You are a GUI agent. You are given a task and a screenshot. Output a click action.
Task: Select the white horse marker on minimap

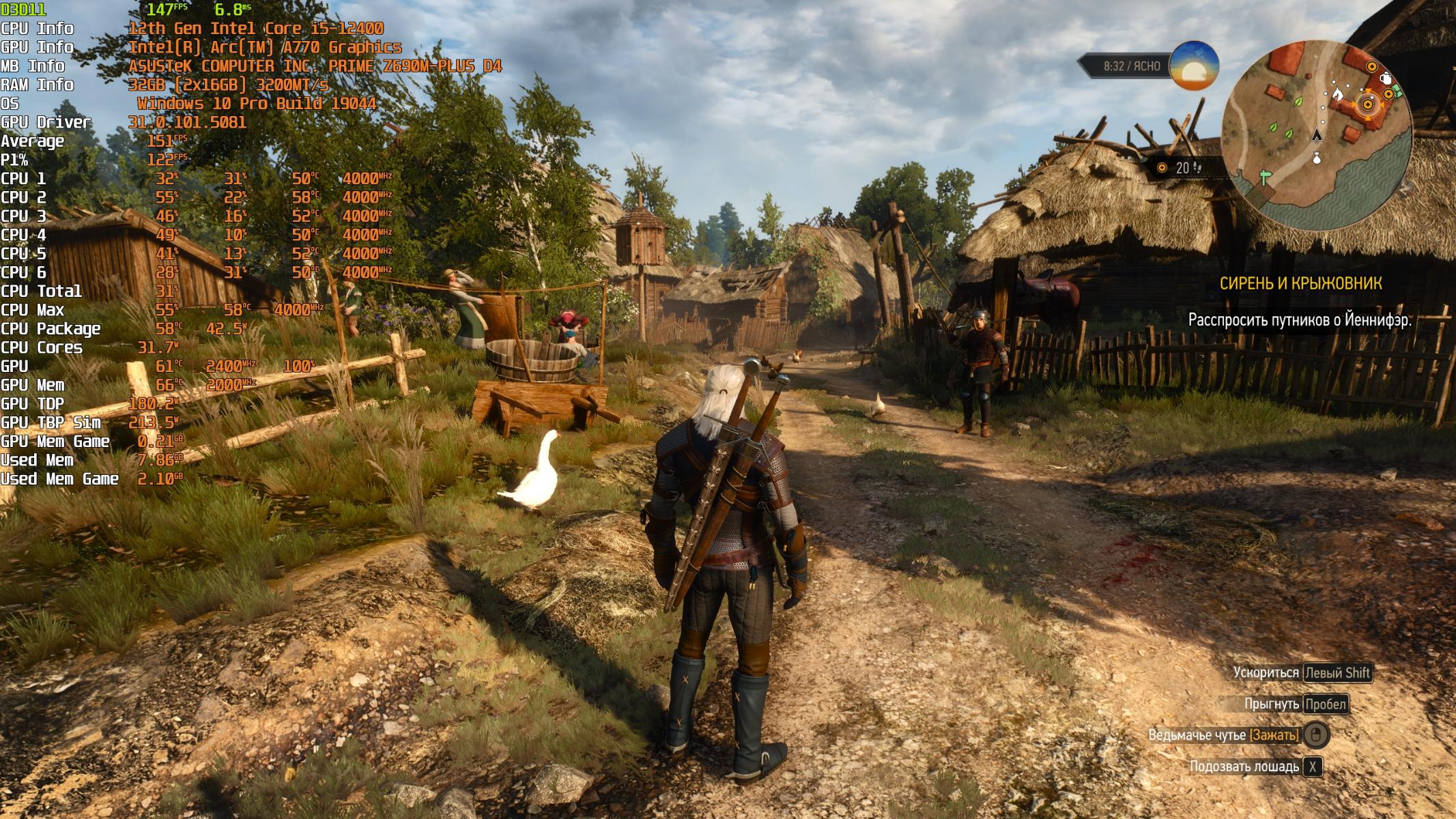(1337, 93)
